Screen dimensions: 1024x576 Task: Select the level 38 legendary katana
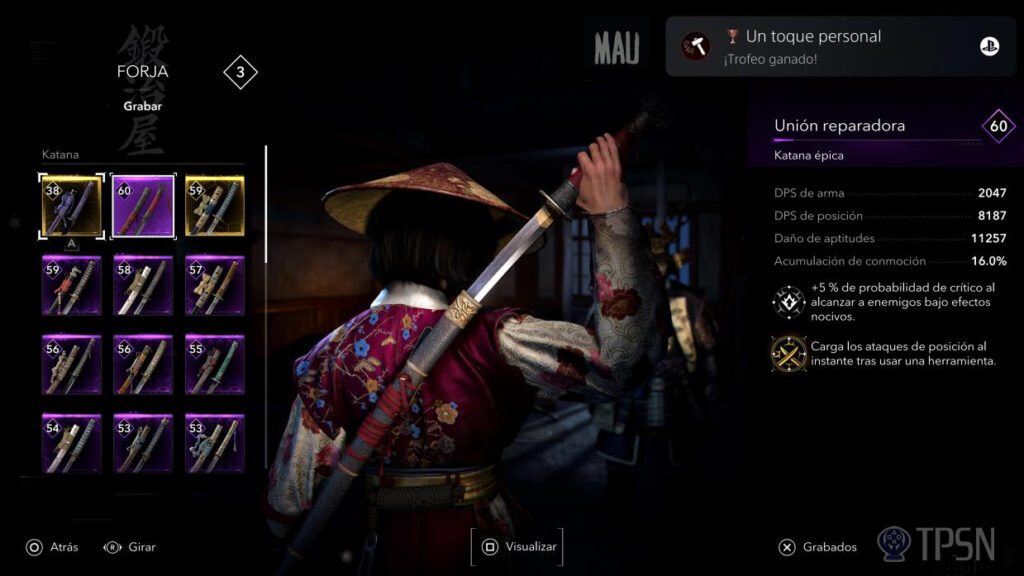coord(71,206)
